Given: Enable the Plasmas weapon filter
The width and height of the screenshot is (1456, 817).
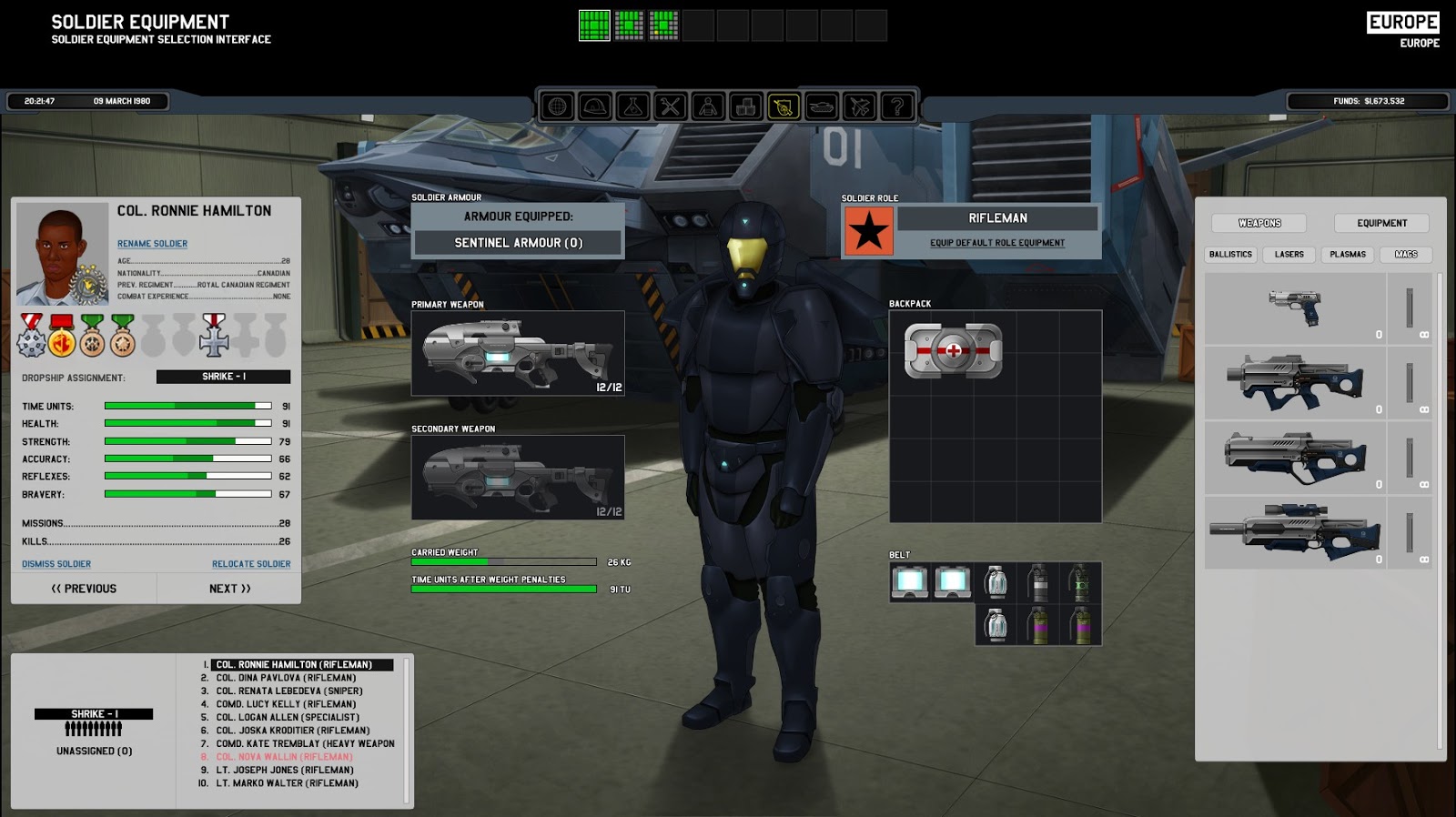Looking at the screenshot, I should coord(1347,255).
